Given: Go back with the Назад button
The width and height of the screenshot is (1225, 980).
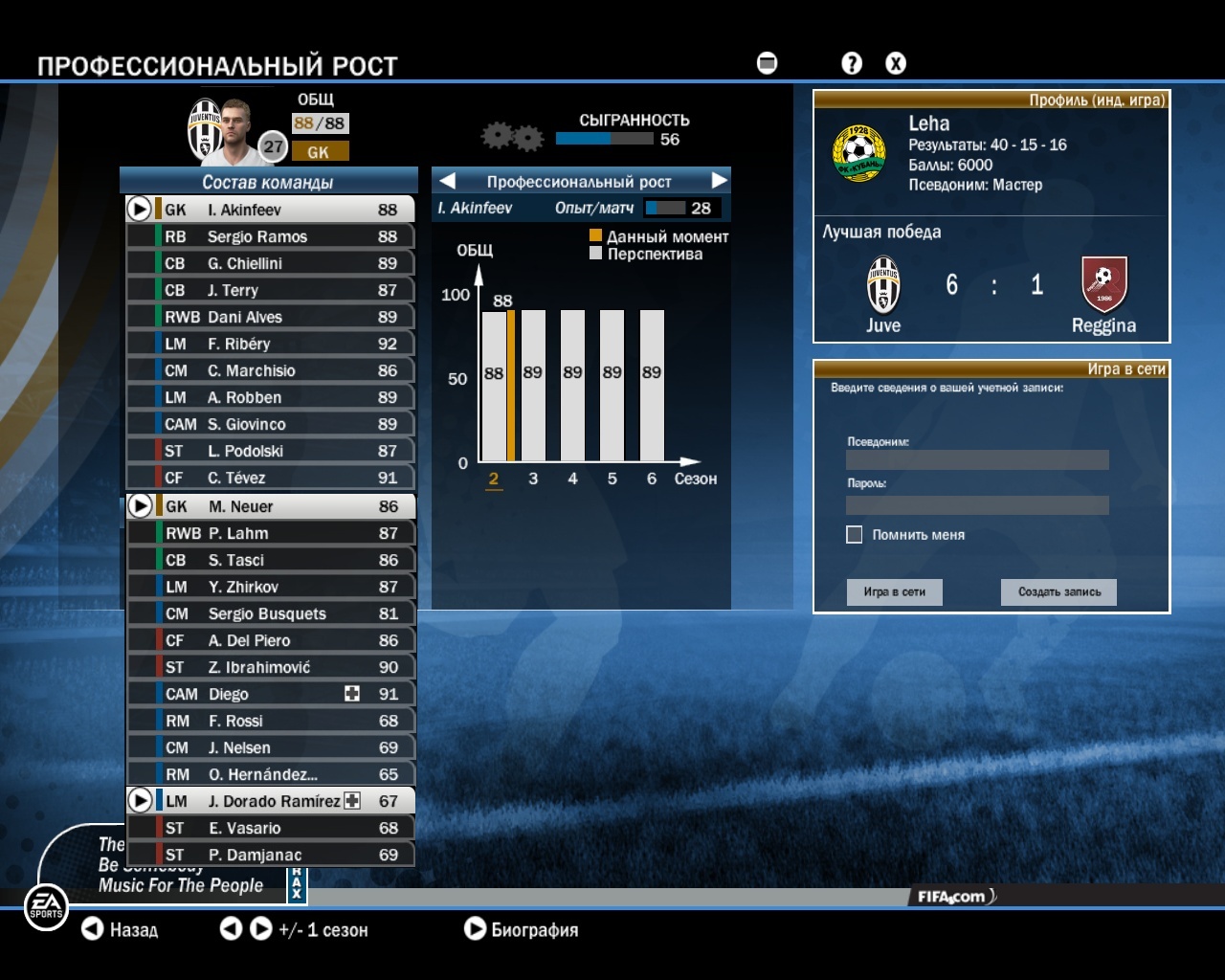Looking at the screenshot, I should click(x=121, y=929).
